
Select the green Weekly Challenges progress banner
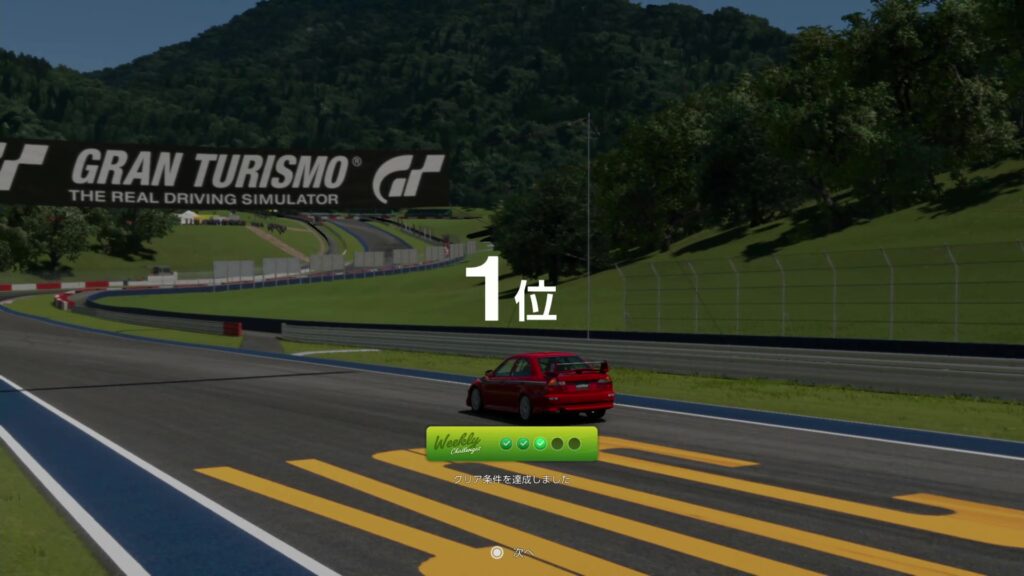click(511, 443)
